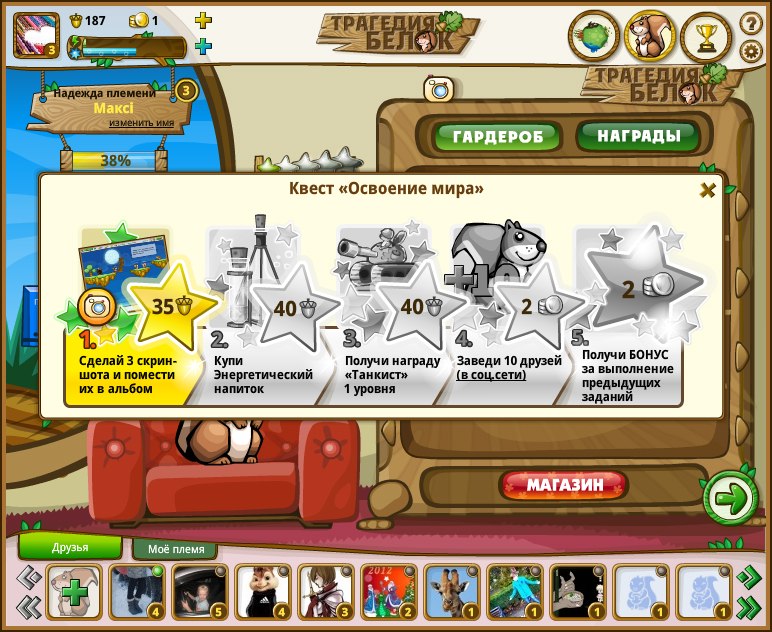
Task: Click the teal plus to refill energy
Action: pos(203,46)
